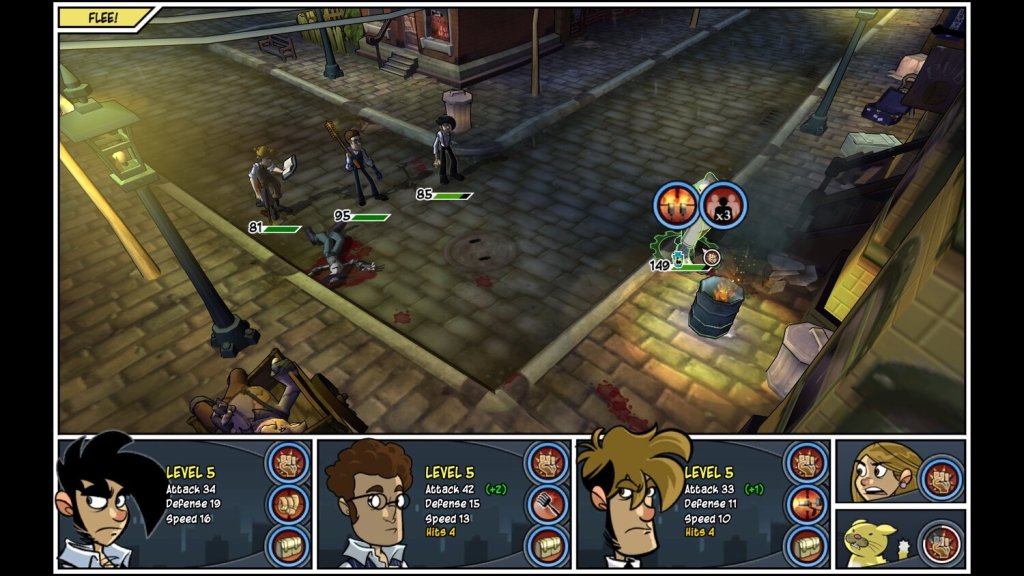
Task: Trigger the blonde girl's support ability icon
Action: pyautogui.click(x=941, y=476)
